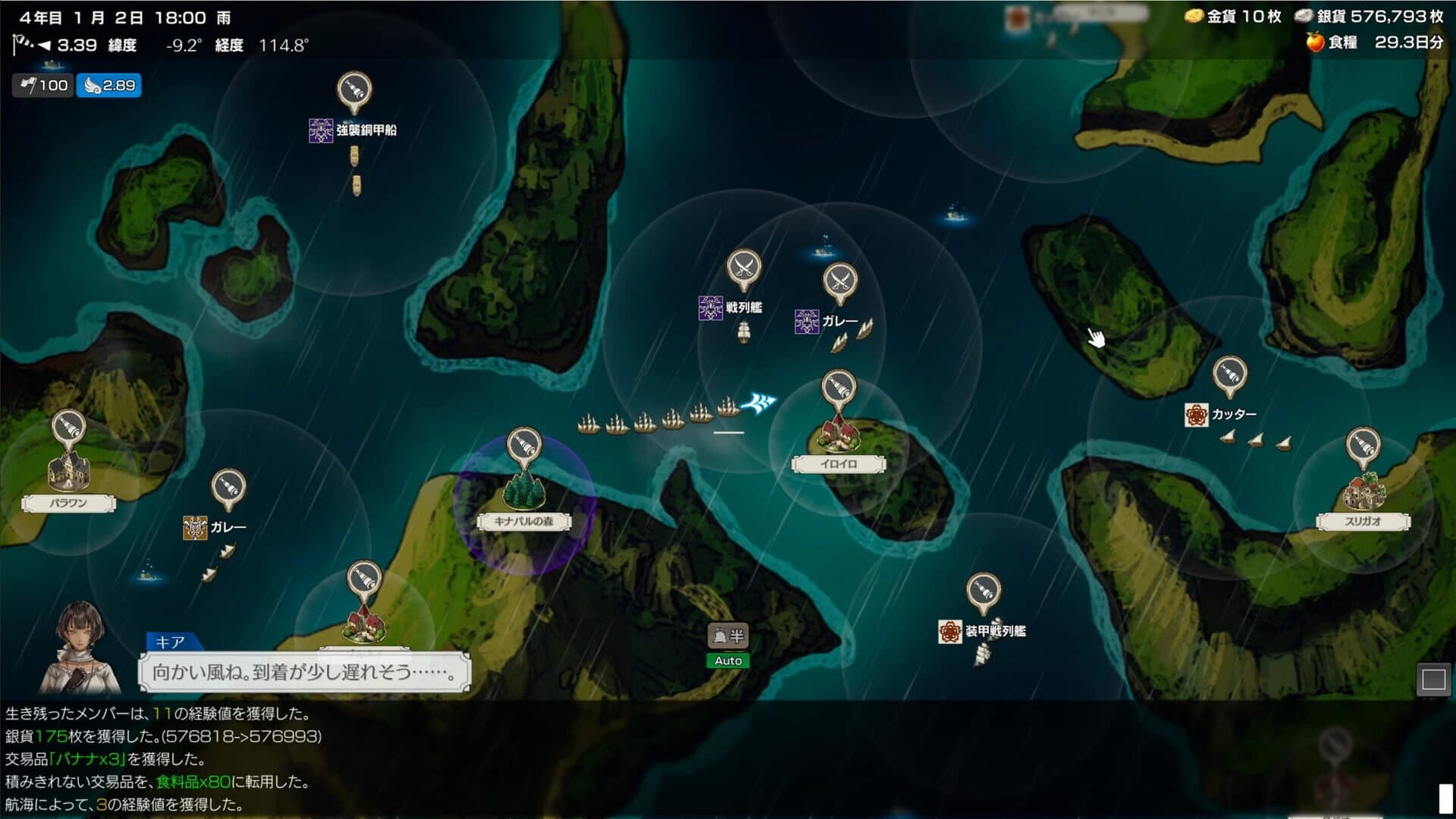Click the crossed-swords battle icon above 戦列艦

744,267
